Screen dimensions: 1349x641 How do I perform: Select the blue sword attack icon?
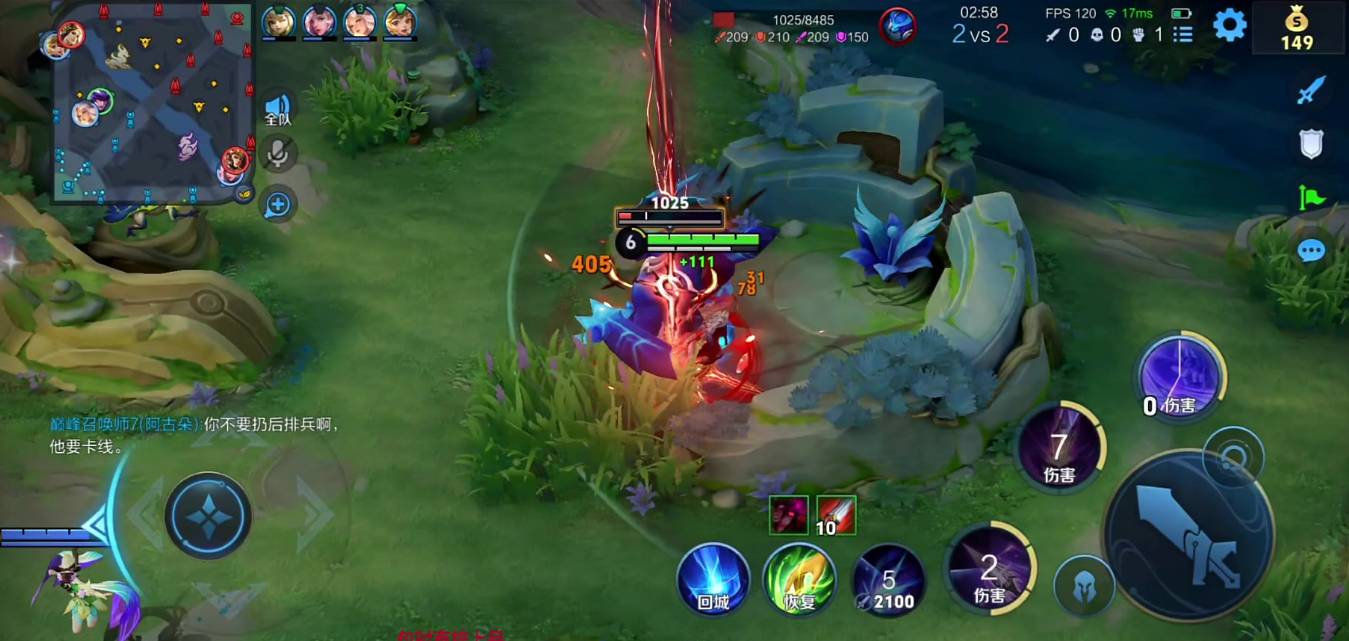click(x=1310, y=92)
